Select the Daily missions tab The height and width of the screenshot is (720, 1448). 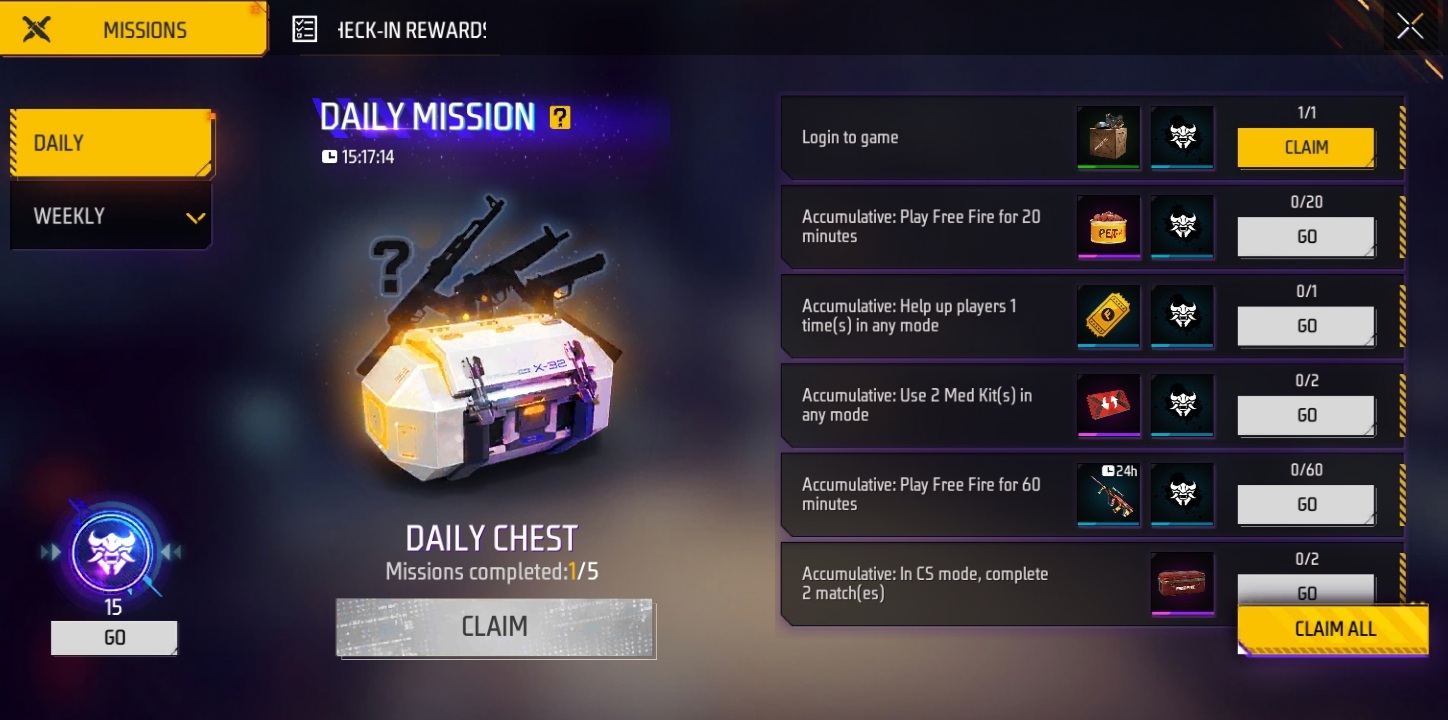[x=110, y=142]
